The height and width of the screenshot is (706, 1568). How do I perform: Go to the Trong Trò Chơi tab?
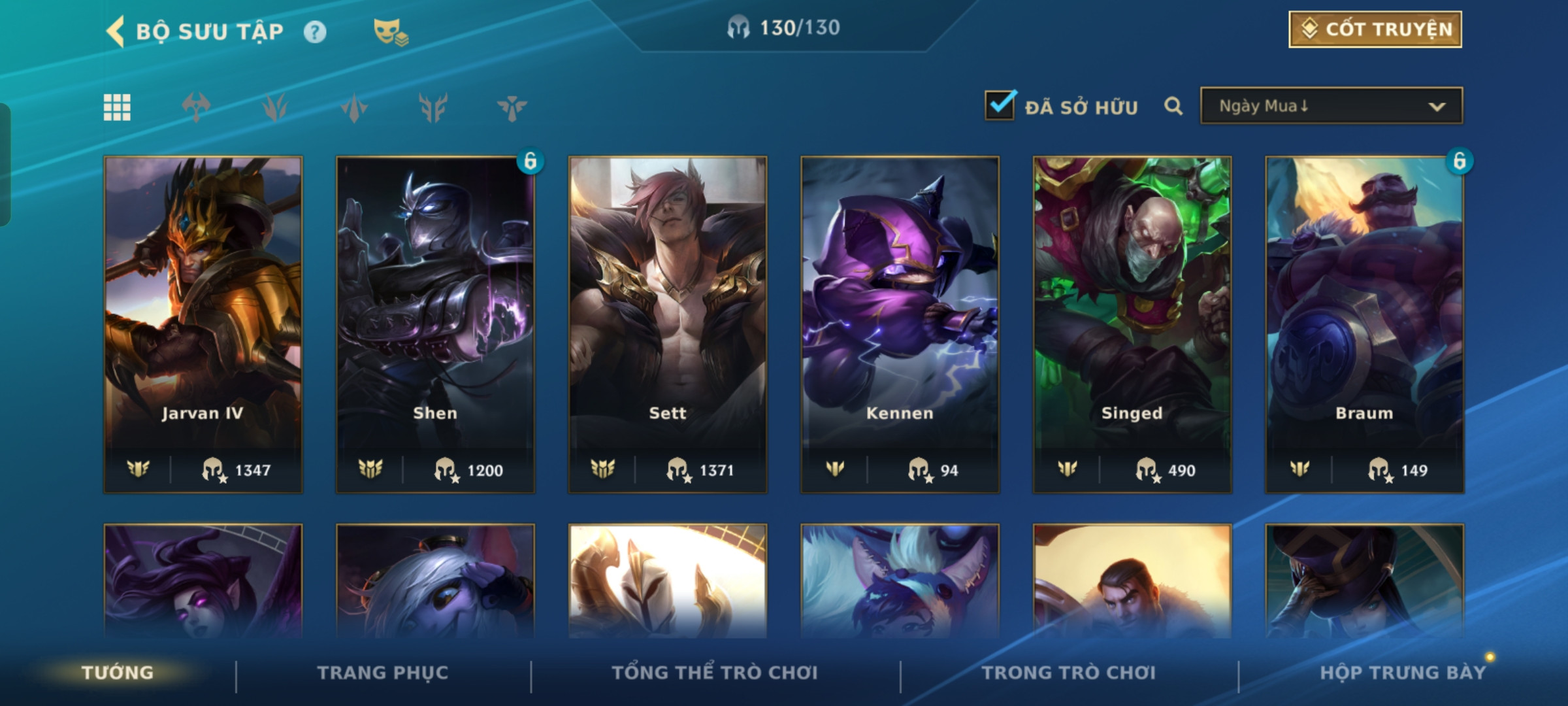tap(1069, 673)
